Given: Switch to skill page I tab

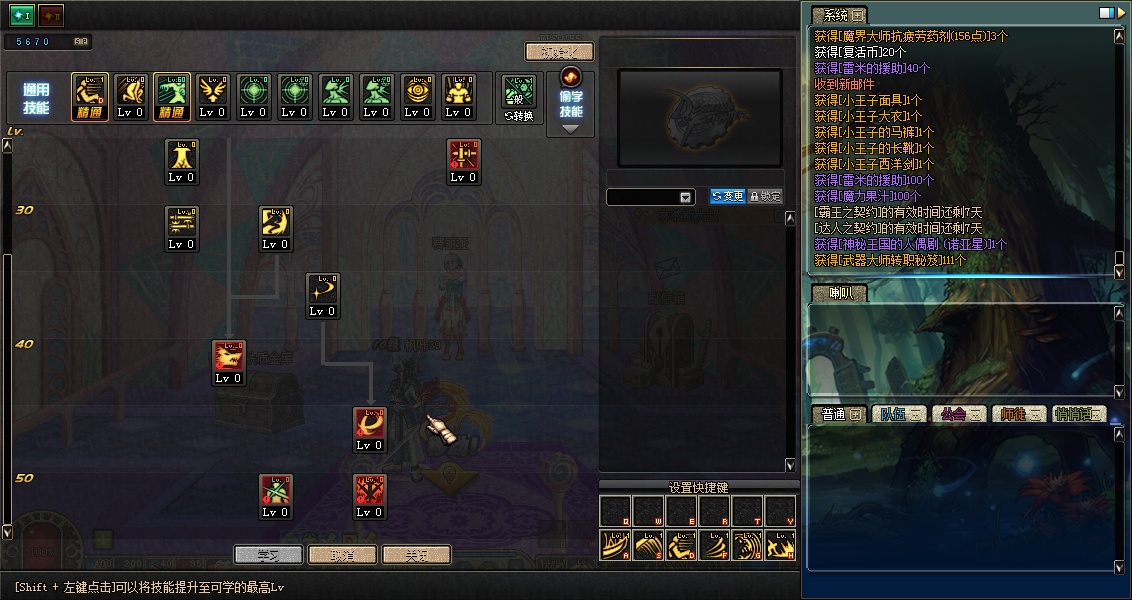Looking at the screenshot, I should pos(22,16).
